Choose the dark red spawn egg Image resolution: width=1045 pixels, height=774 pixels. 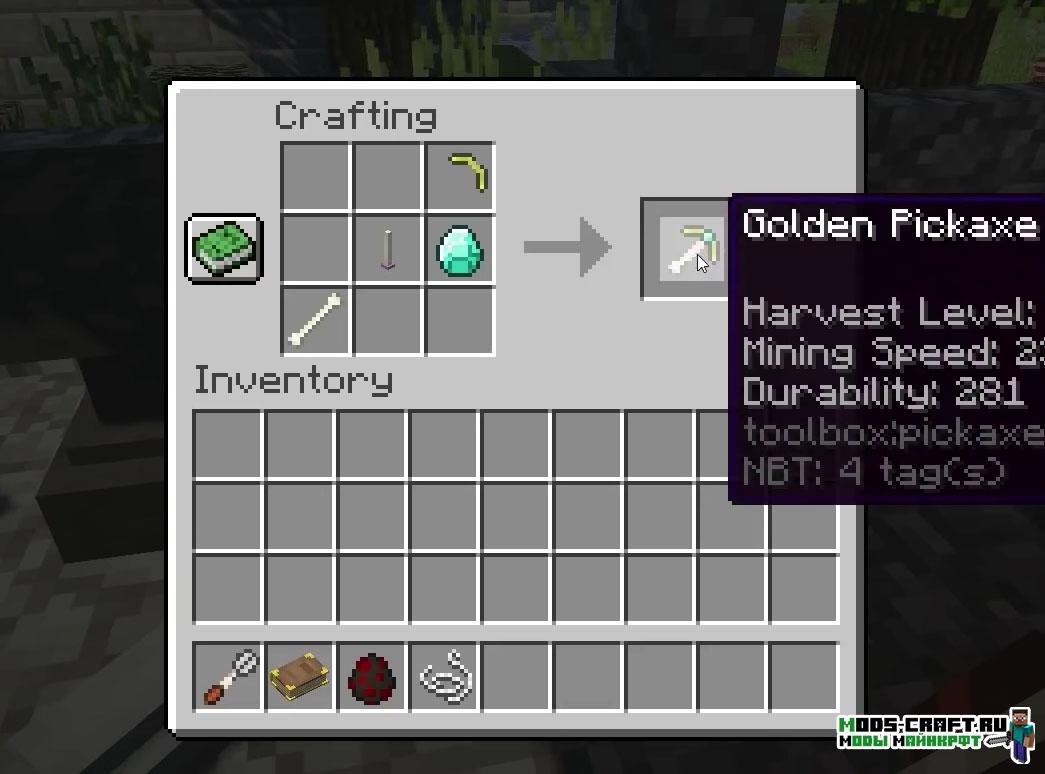(373, 677)
